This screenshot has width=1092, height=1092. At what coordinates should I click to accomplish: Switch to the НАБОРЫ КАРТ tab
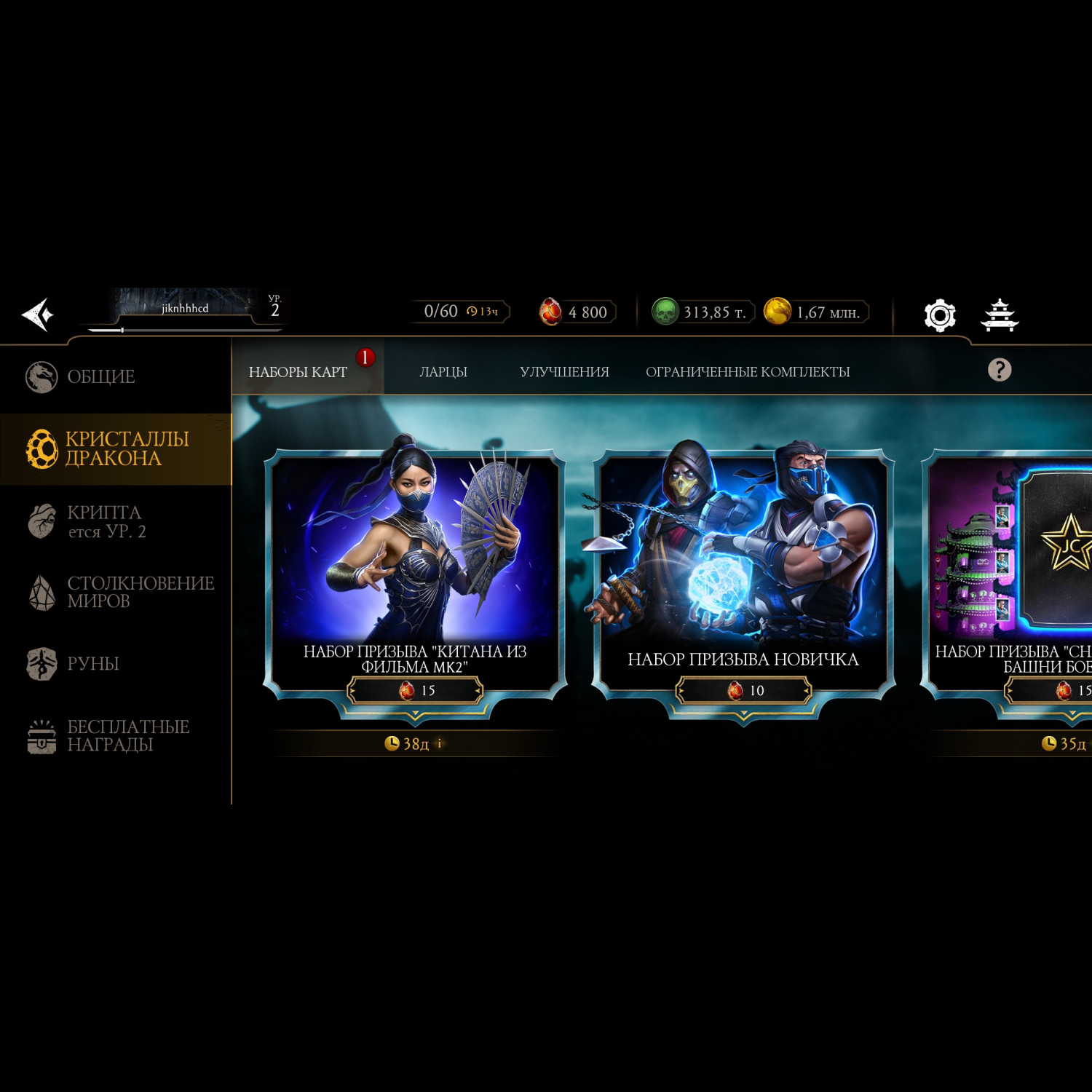pos(298,372)
